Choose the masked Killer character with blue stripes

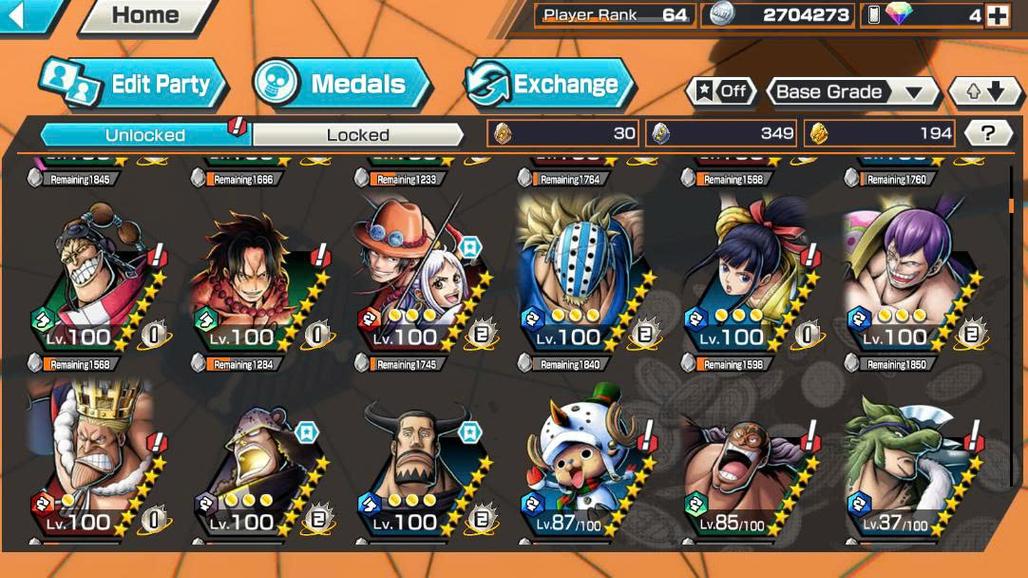tap(580, 275)
